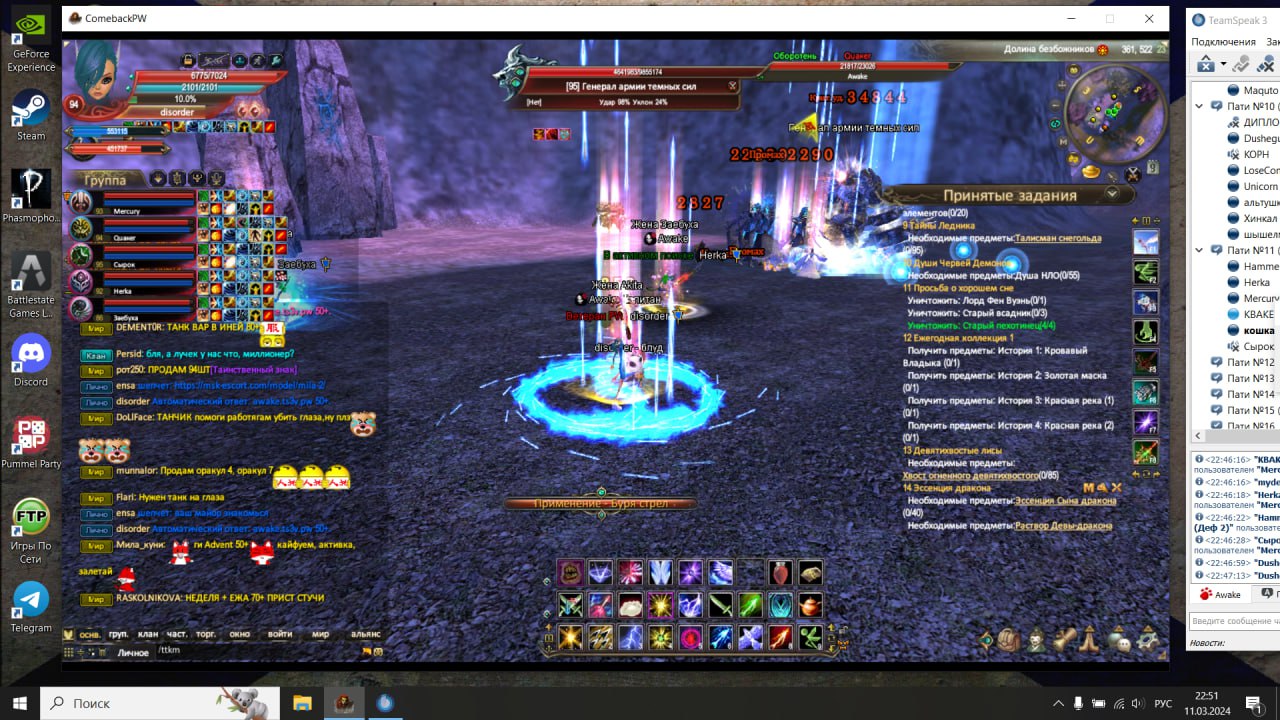Click the Талисман снегольда quest item link
This screenshot has width=1280, height=720.
[1057, 239]
